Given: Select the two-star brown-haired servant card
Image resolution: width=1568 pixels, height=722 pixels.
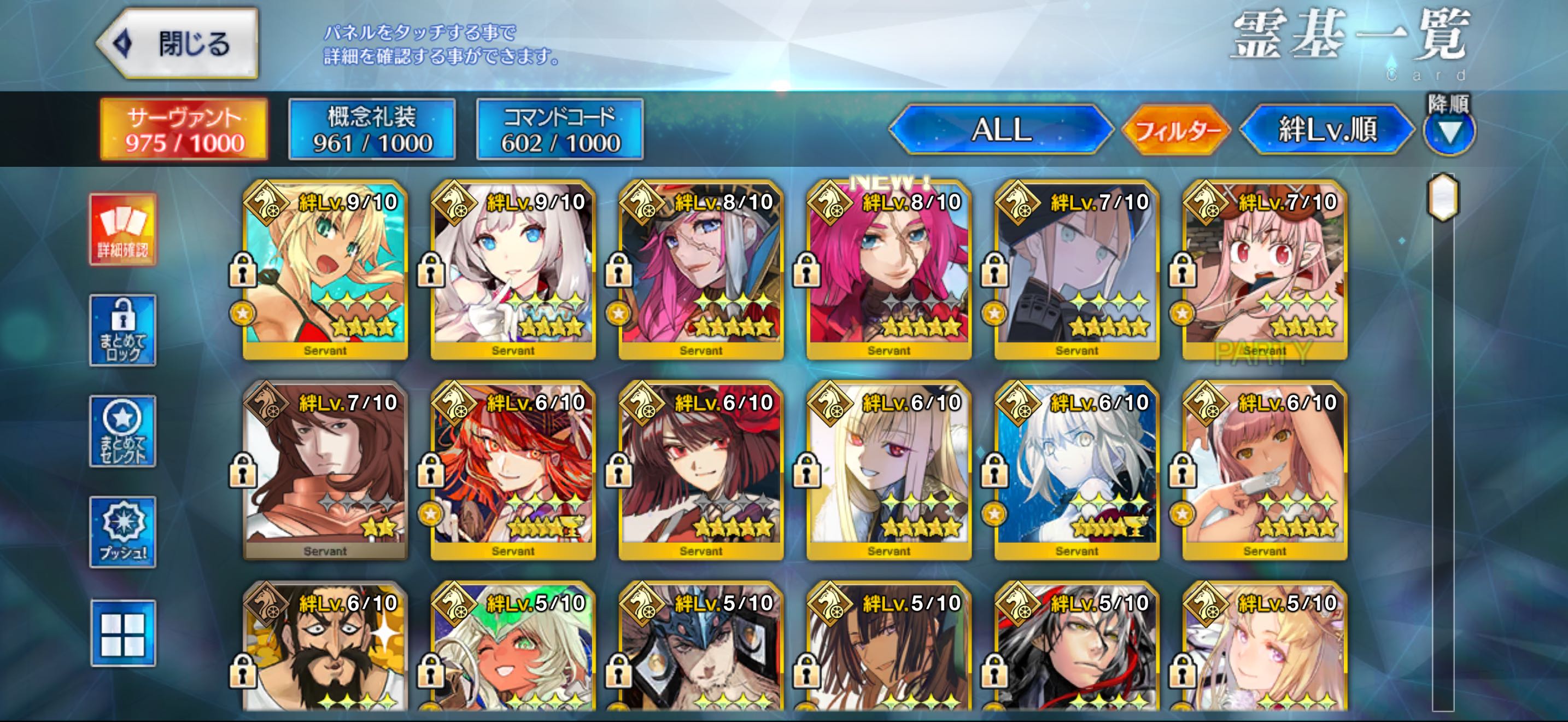Looking at the screenshot, I should [326, 470].
